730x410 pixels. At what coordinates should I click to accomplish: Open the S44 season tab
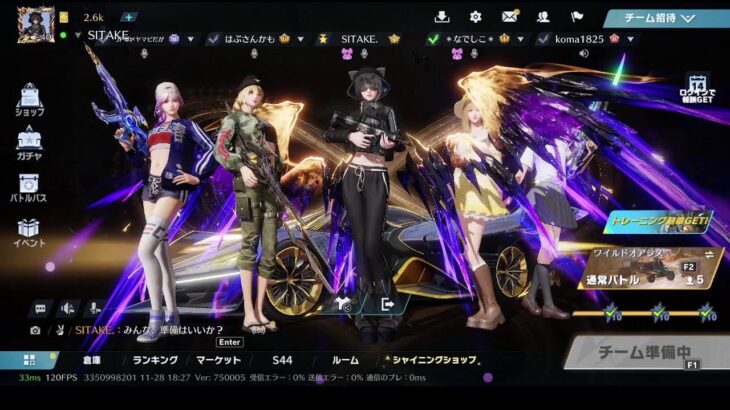[x=282, y=360]
